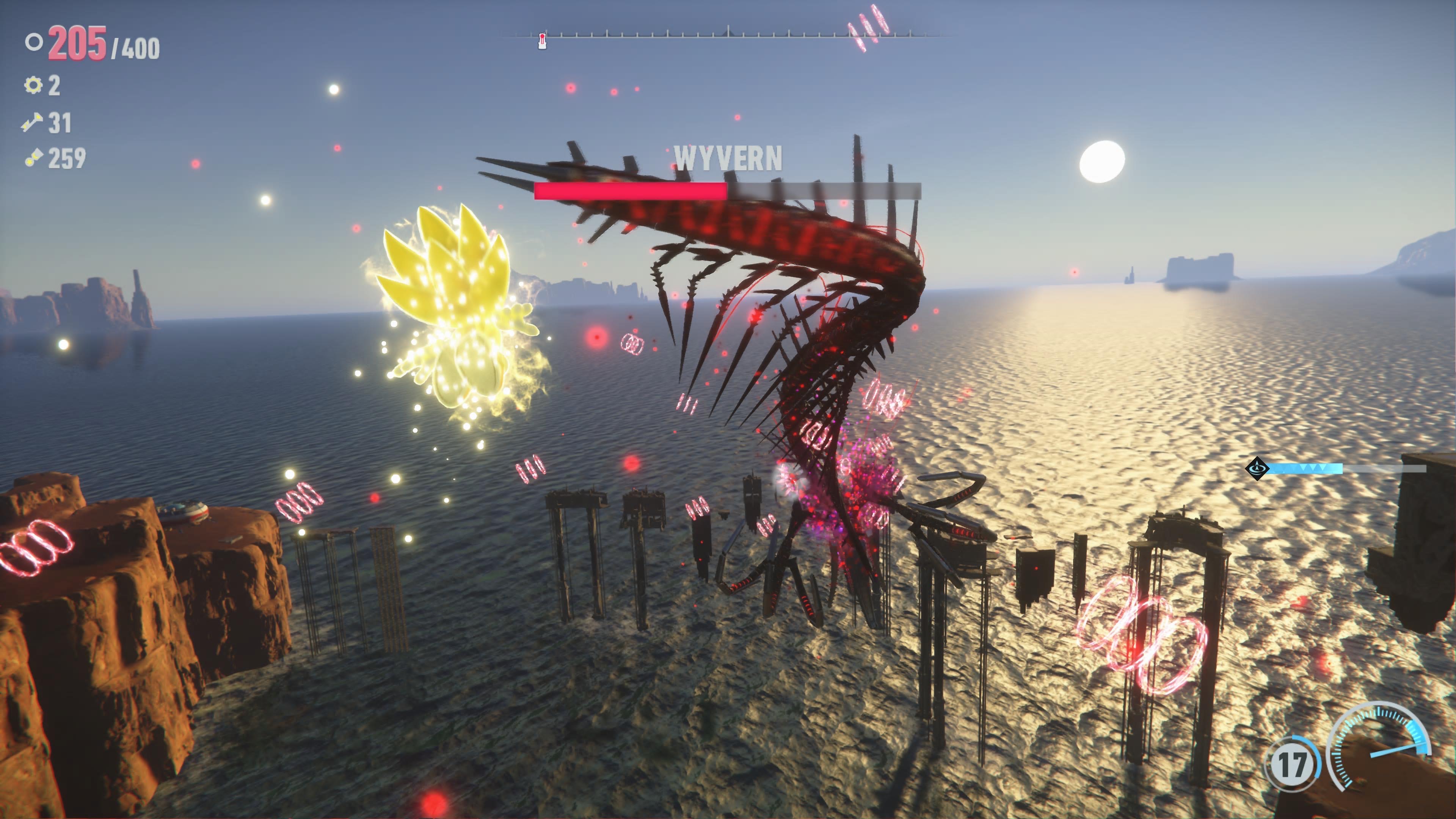This screenshot has height=819, width=1456.
Task: Select the boss marker on the top bar
Action: (x=542, y=39)
